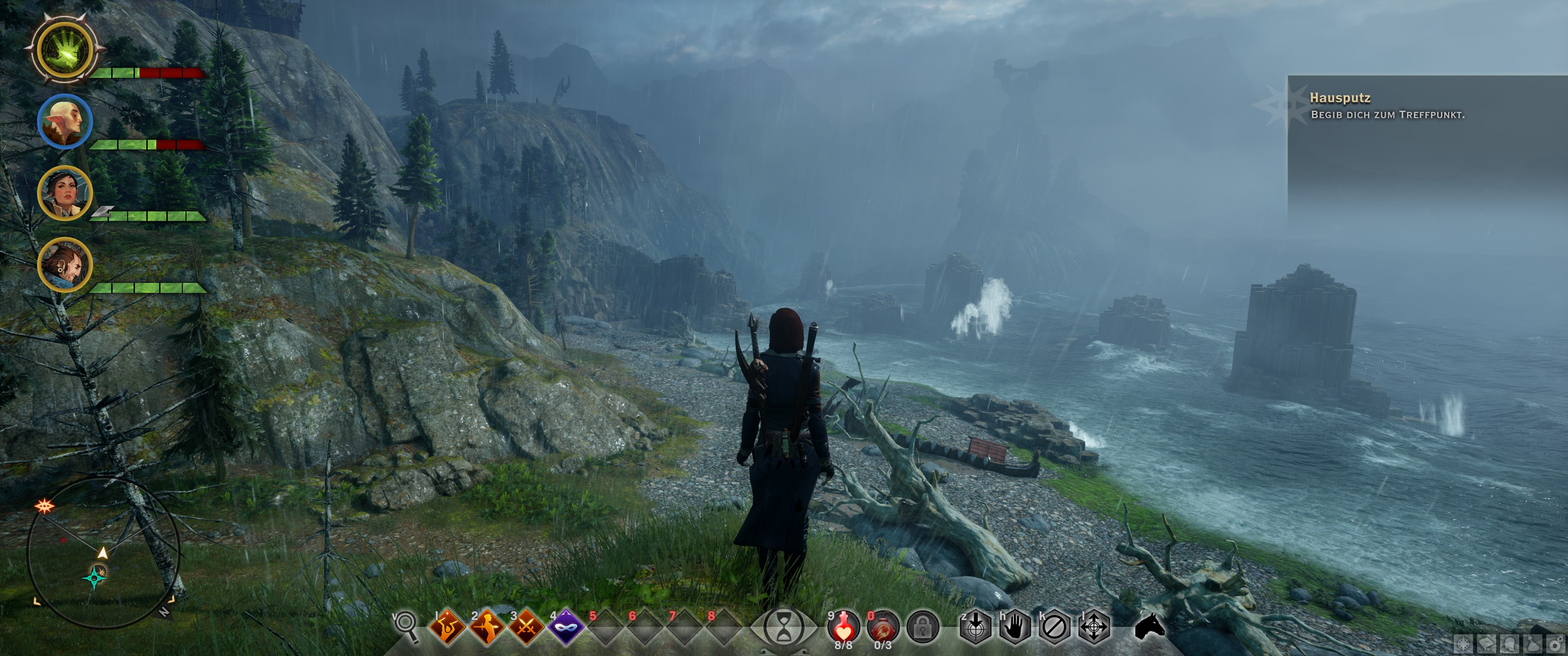This screenshot has height=656, width=1568.
Task: Choose Varric's party portrait
Action: 65,265
